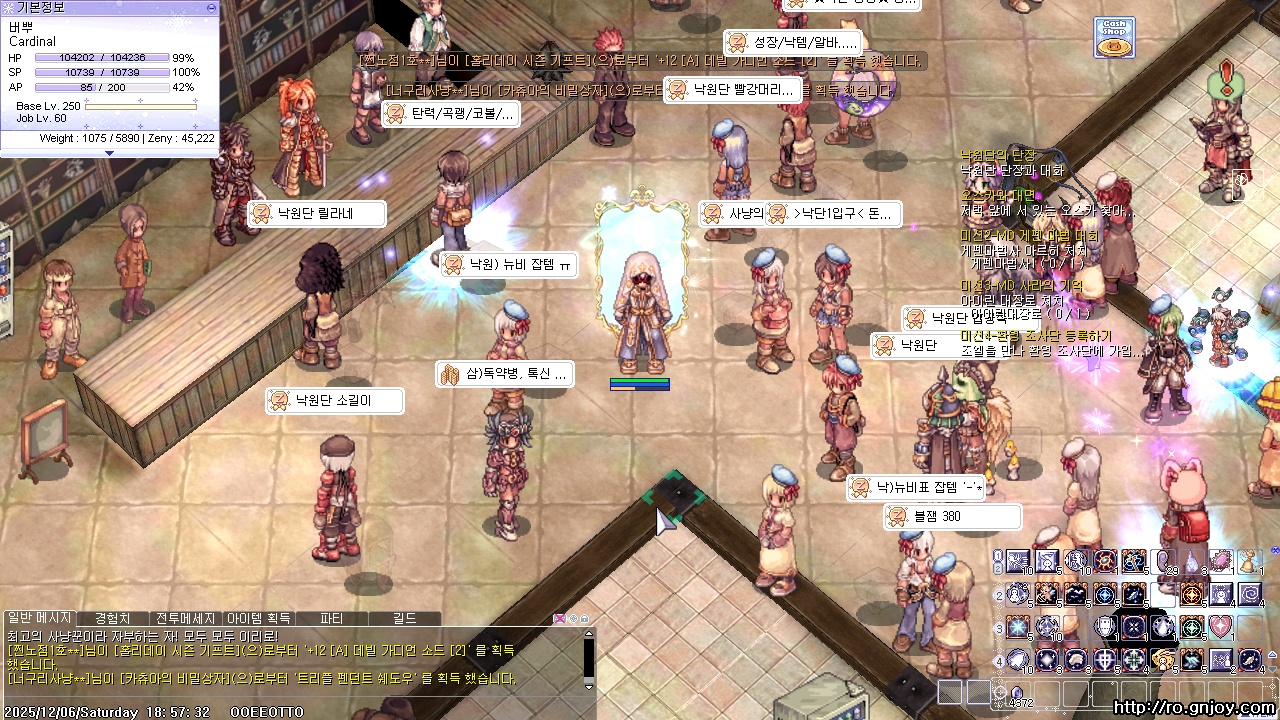The image size is (1280, 720).
Task: Minimize the 기본정보 basic info window
Action: point(210,7)
